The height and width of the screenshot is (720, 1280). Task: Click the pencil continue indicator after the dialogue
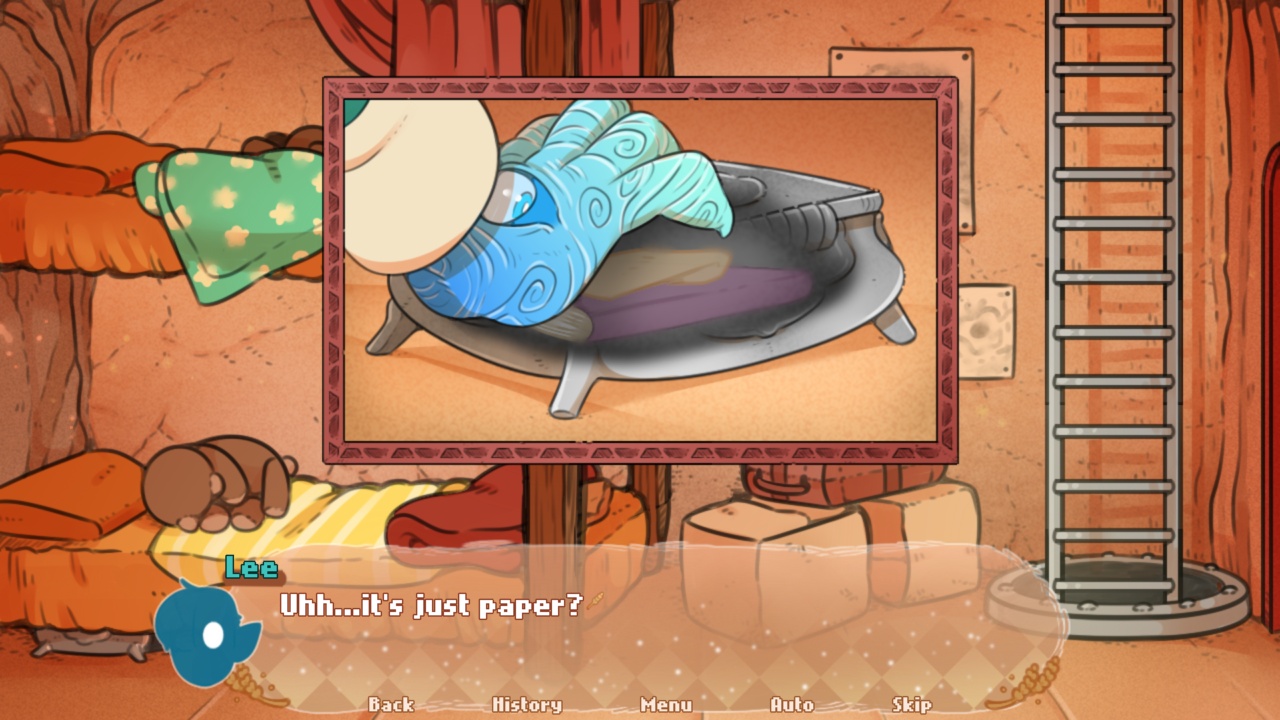point(597,601)
